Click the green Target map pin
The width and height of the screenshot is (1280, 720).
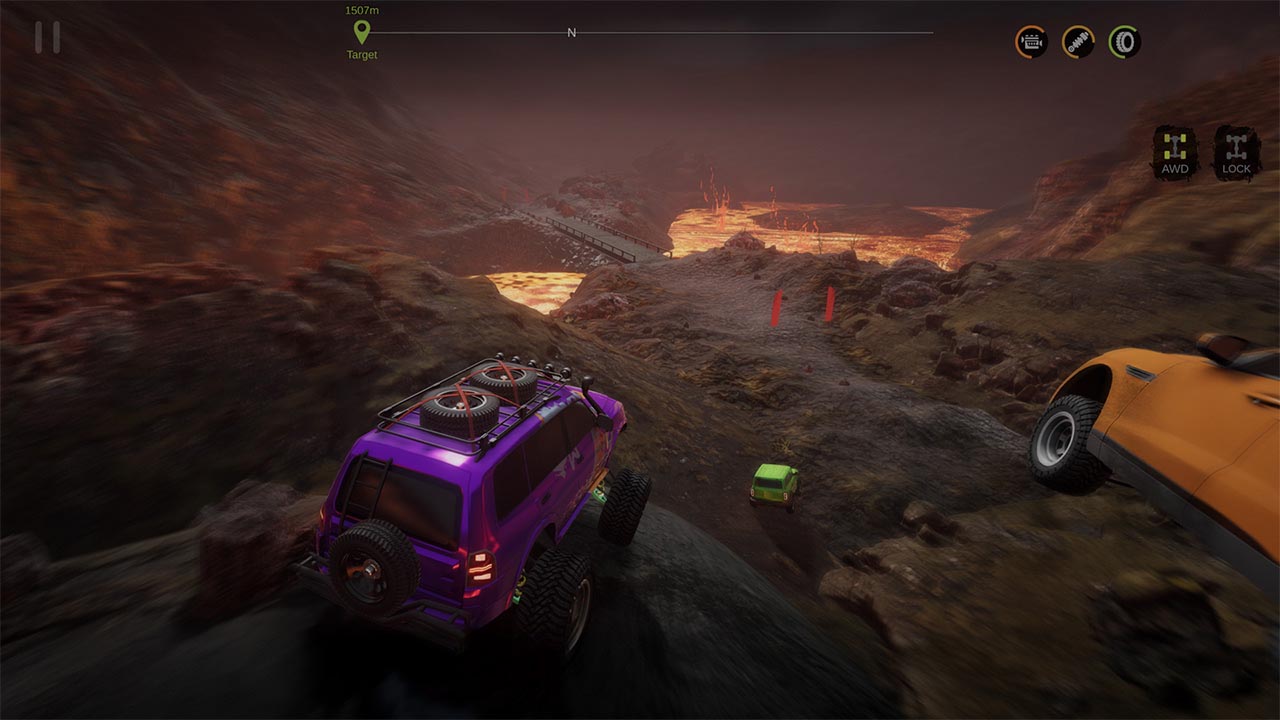360,31
